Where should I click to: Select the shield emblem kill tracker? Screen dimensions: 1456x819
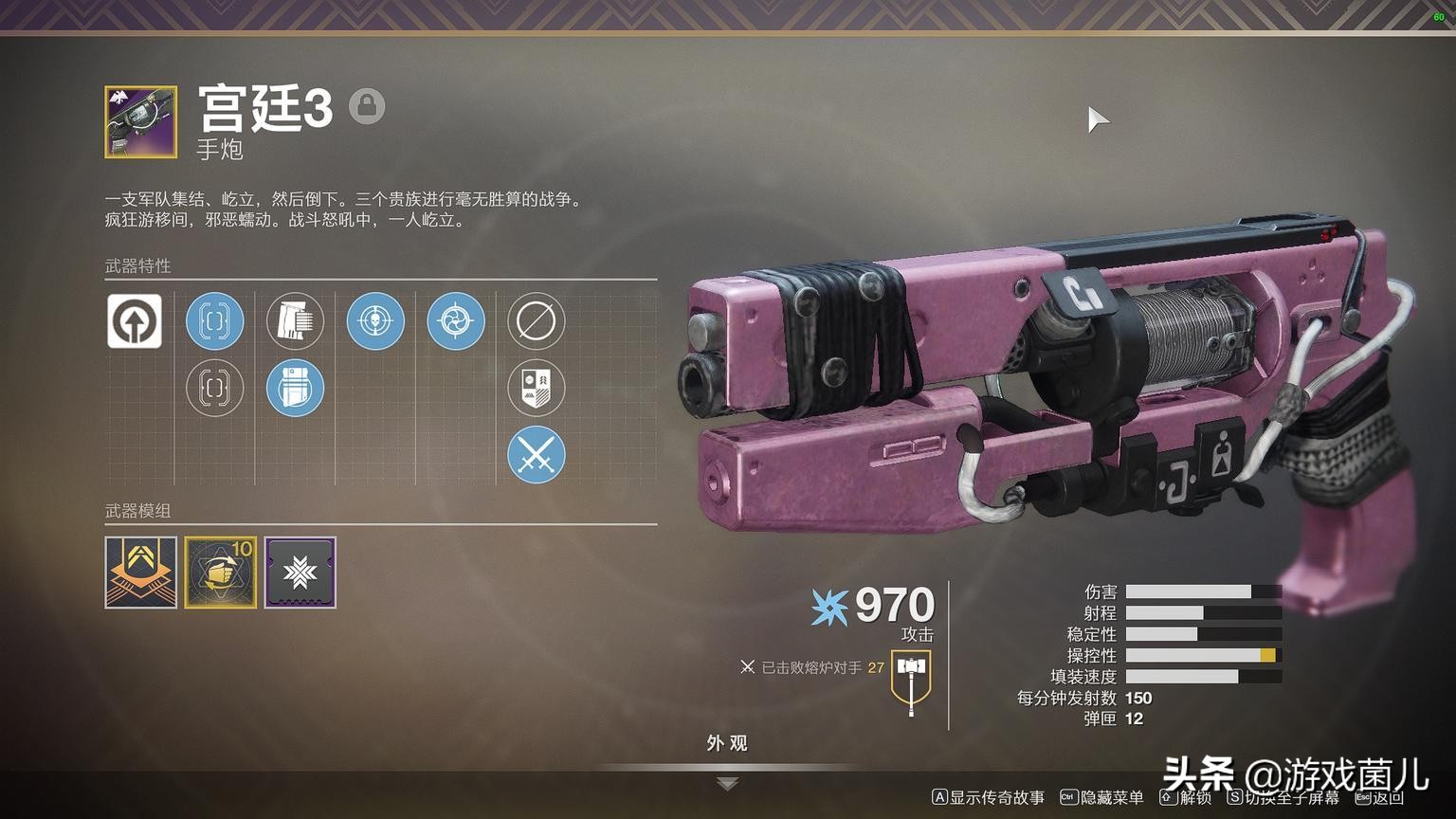[537, 388]
